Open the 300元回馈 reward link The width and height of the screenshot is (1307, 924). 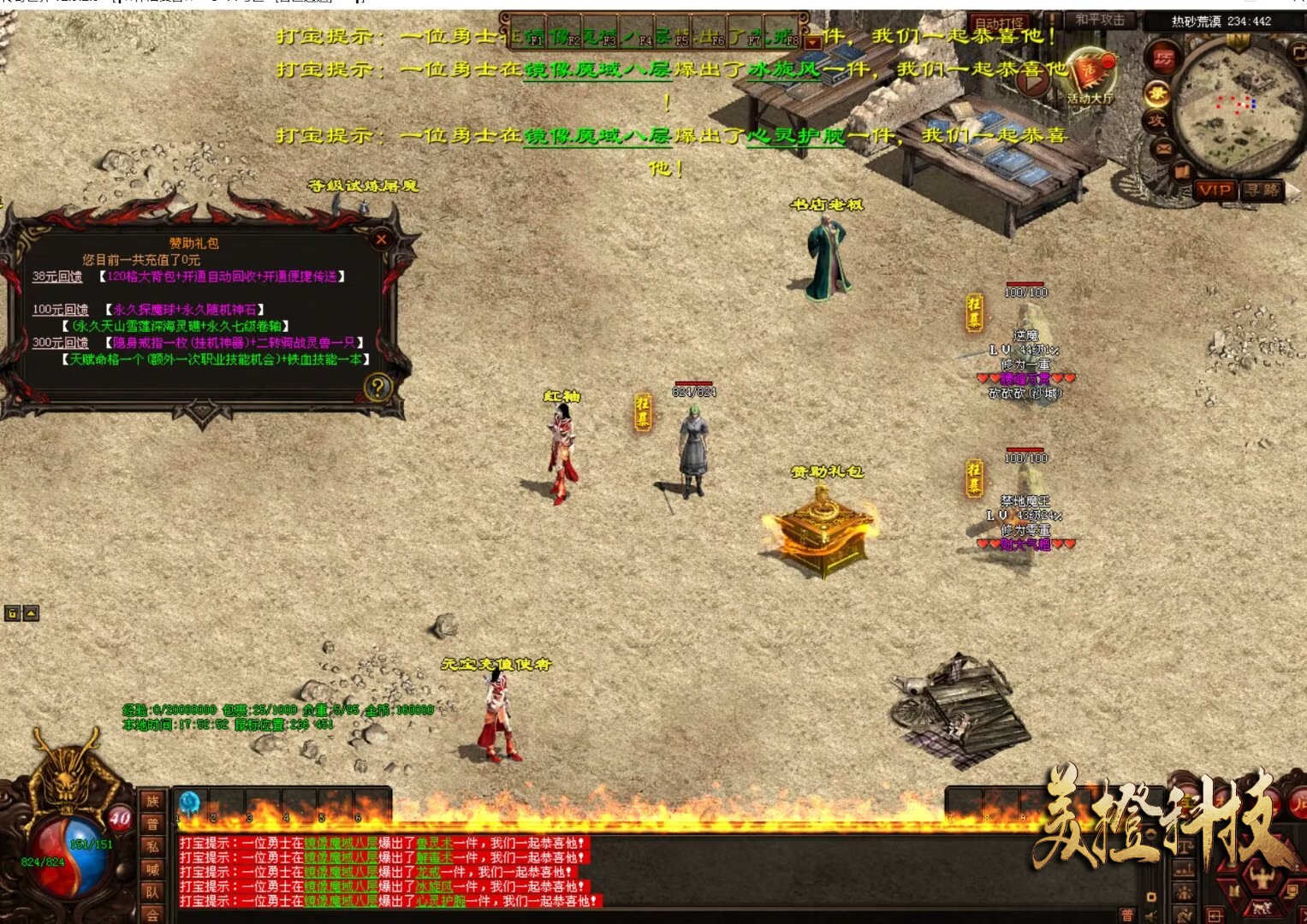(60, 343)
